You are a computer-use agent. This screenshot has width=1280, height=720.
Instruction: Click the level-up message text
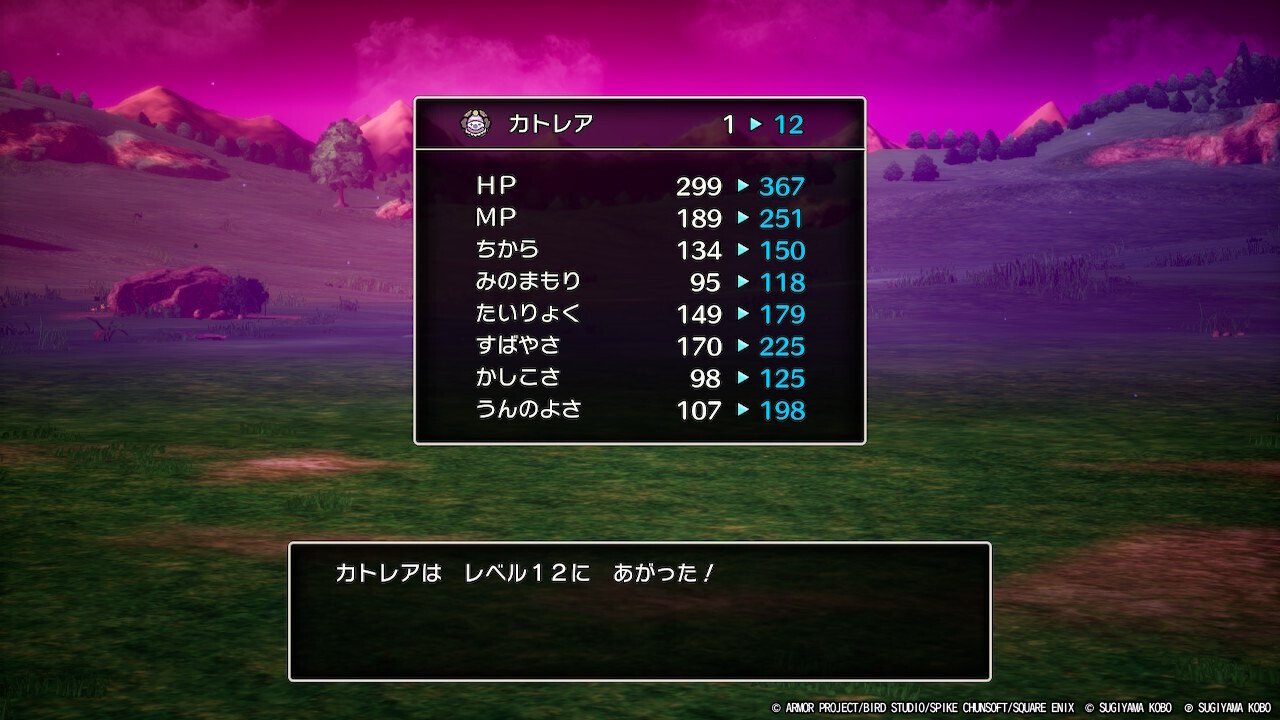[530, 573]
